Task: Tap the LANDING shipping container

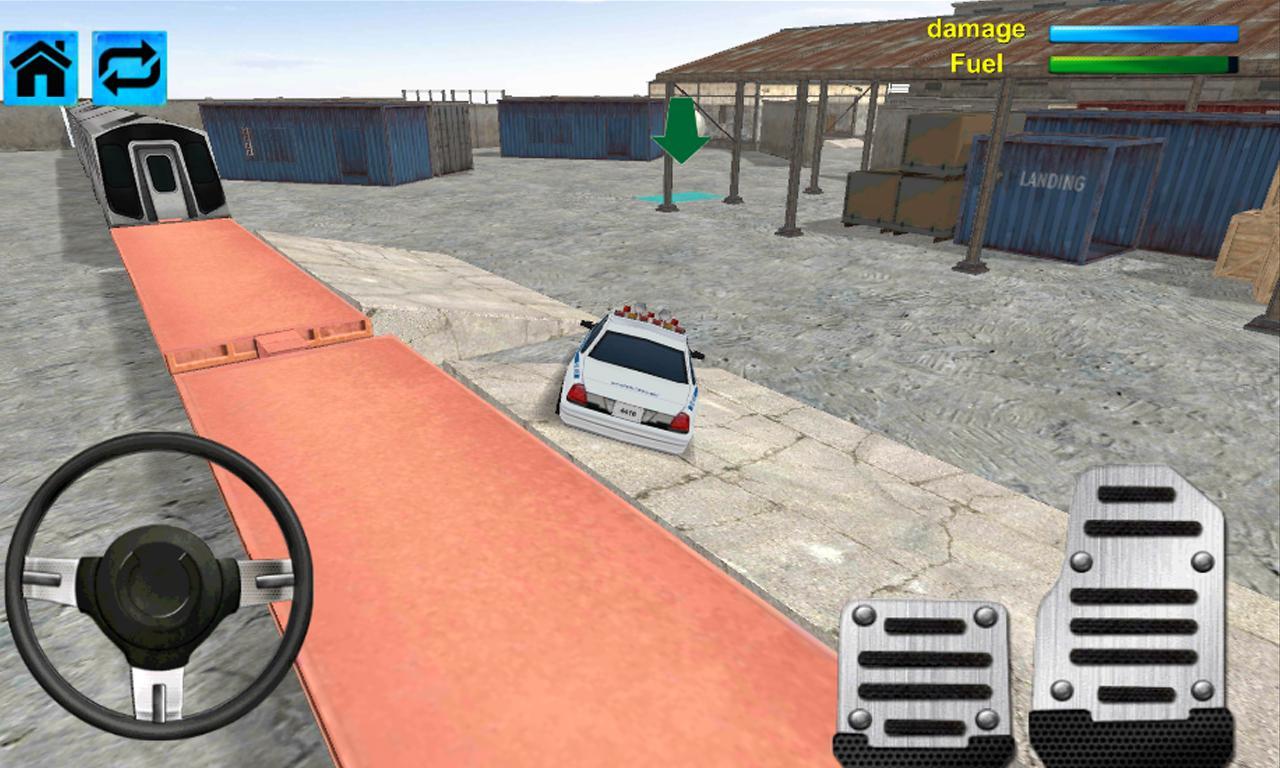Action: [1051, 185]
